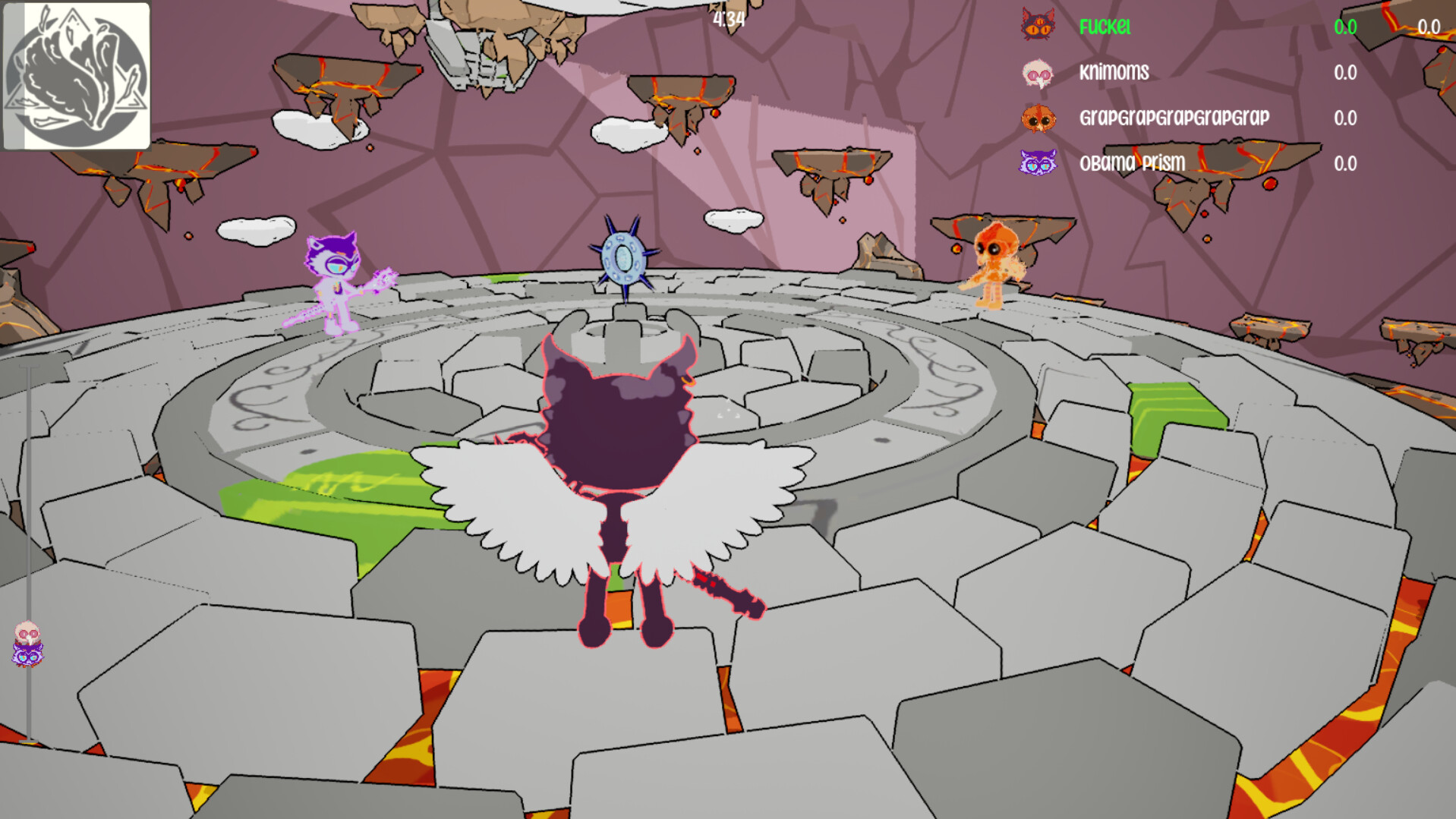The image size is (1456, 819).
Task: Select Knimoms' pink skull avatar icon
Action: [x=1038, y=73]
